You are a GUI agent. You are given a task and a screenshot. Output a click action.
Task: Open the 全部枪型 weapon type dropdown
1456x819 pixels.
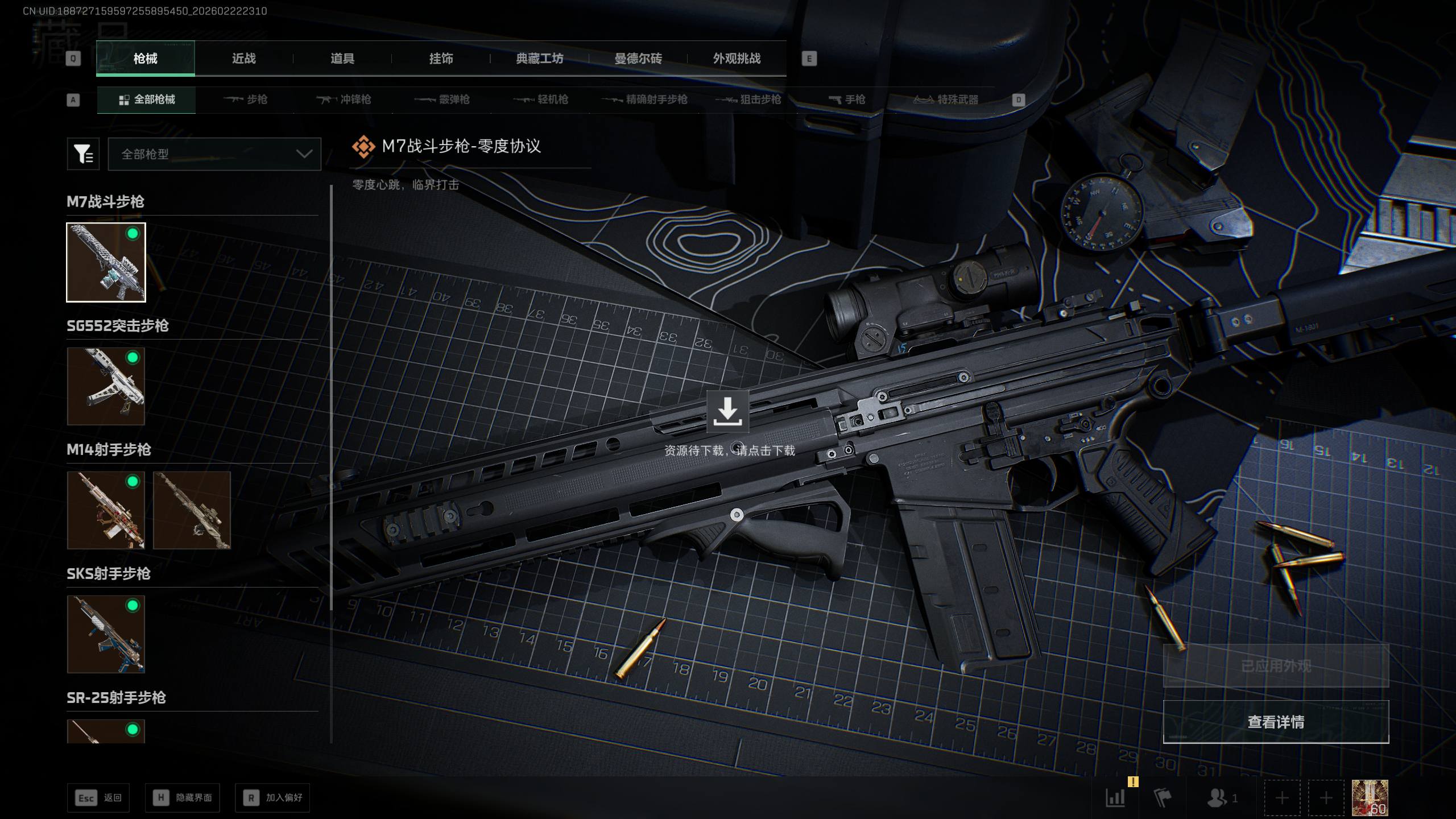(214, 154)
